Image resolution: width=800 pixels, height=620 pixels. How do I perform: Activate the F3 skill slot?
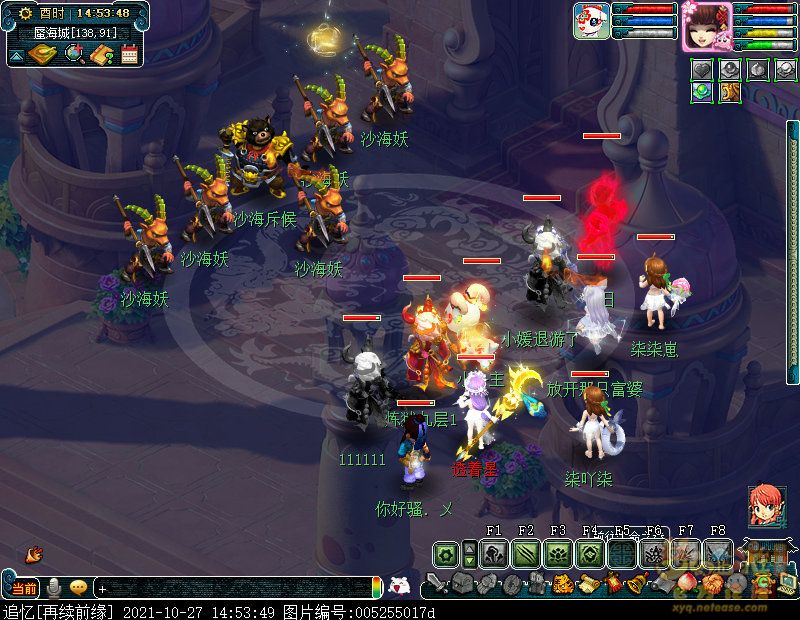pyautogui.click(x=558, y=554)
